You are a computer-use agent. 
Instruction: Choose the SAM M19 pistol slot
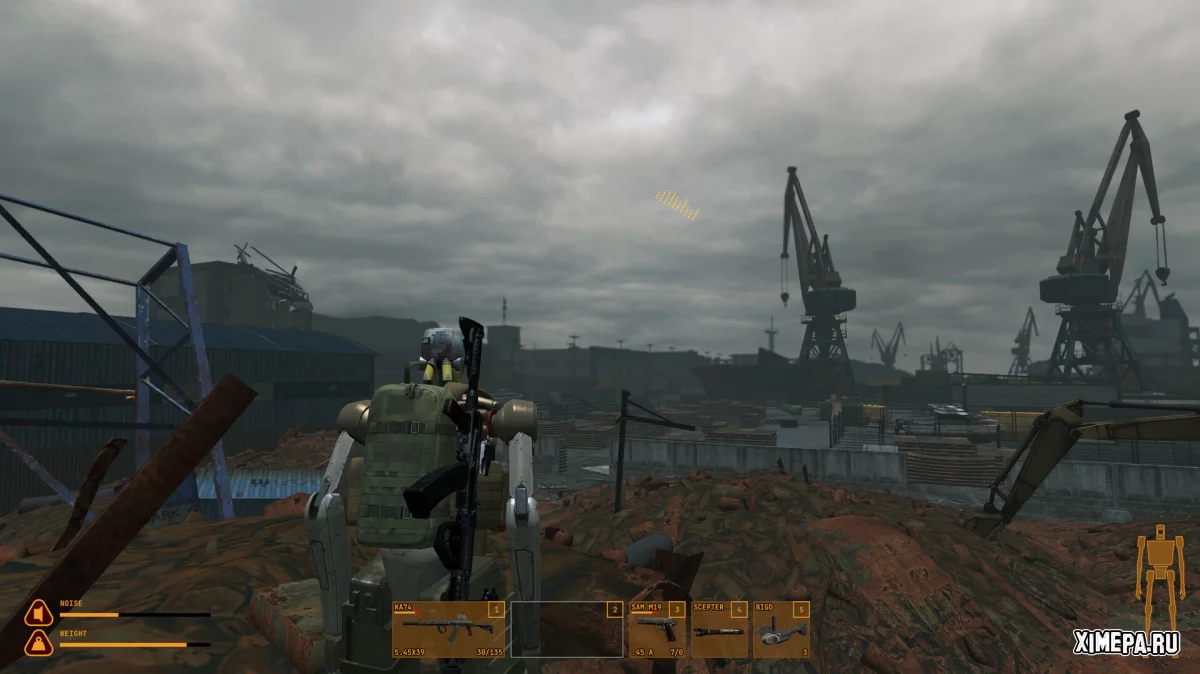[657, 629]
